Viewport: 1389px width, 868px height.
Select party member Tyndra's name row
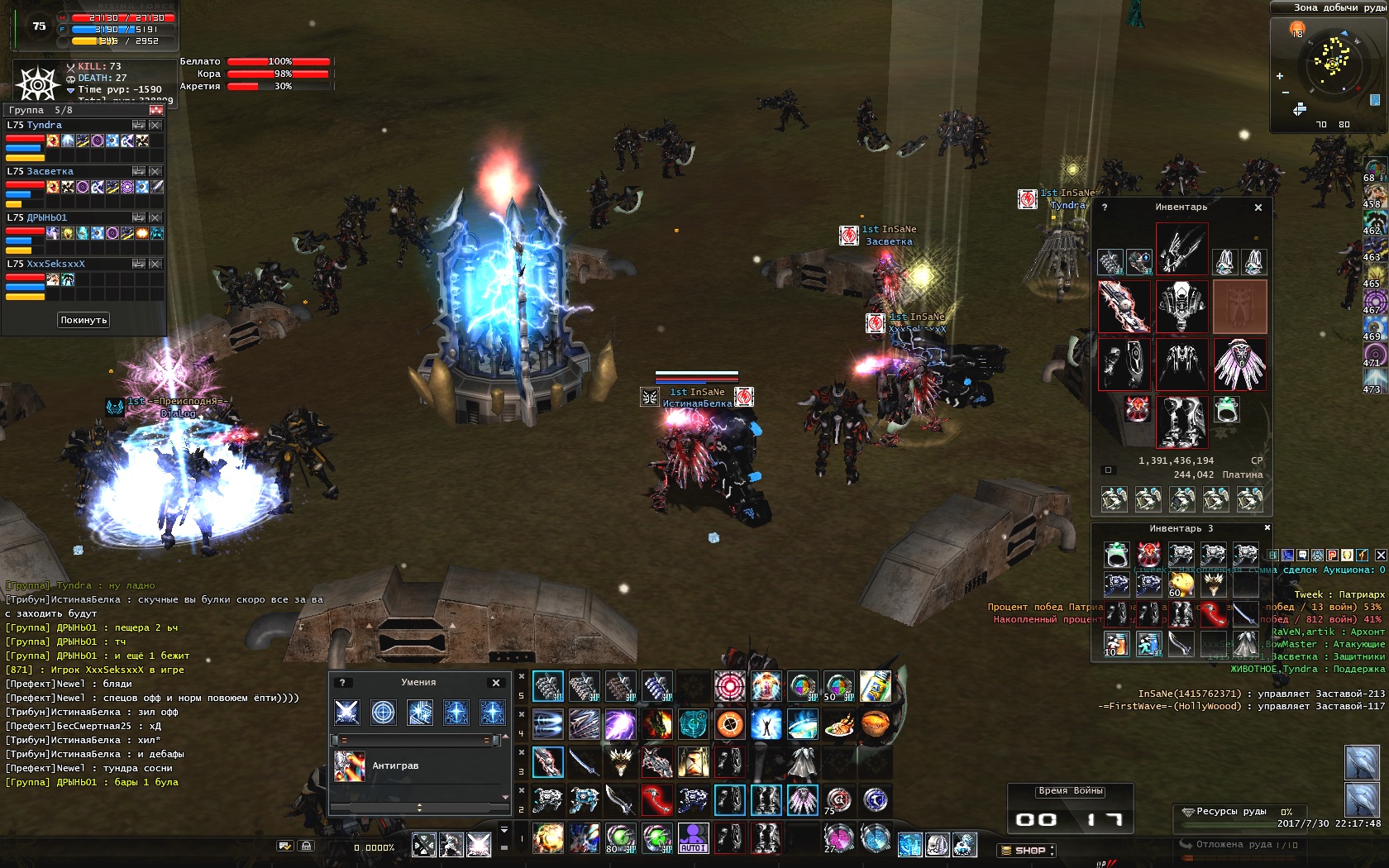point(45,125)
